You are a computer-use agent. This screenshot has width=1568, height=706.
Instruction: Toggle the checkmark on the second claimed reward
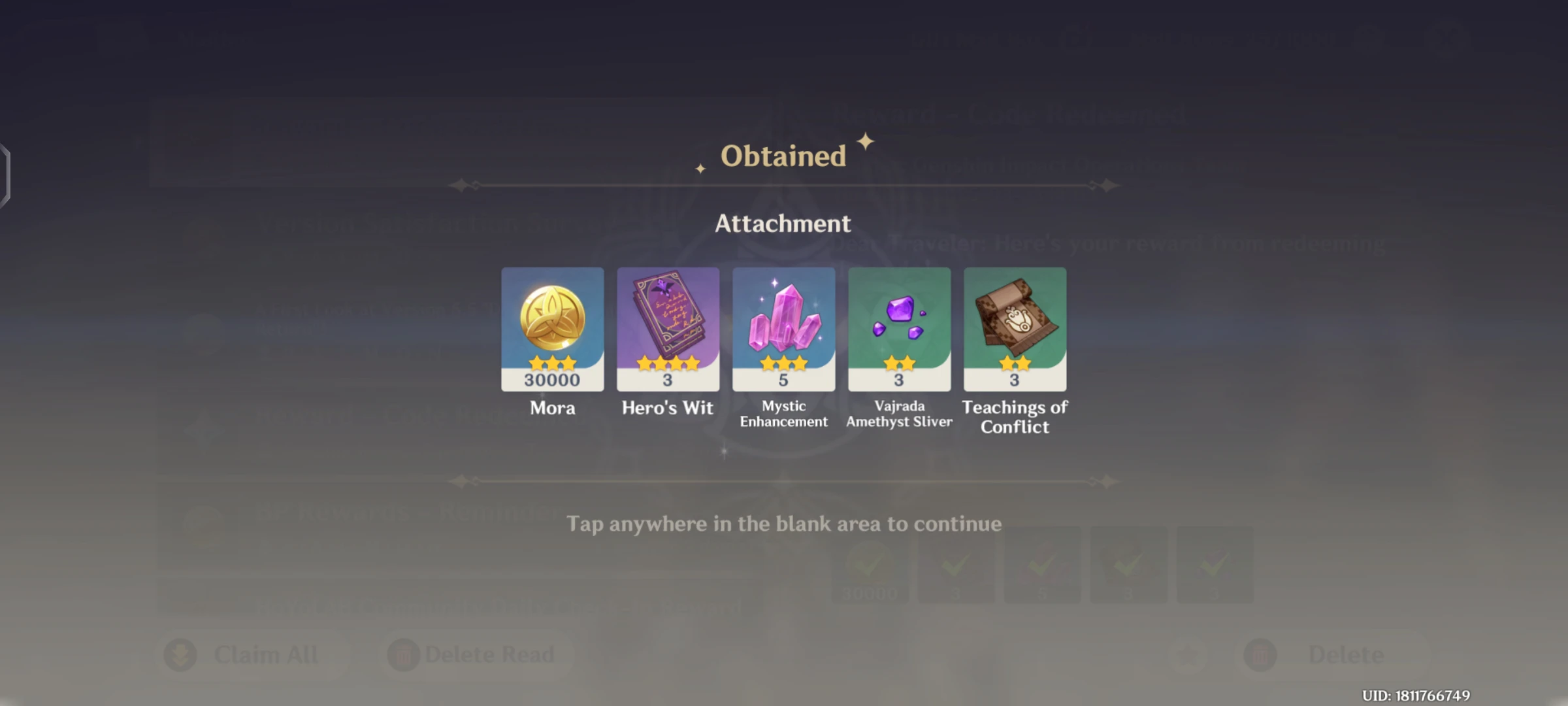tap(956, 563)
